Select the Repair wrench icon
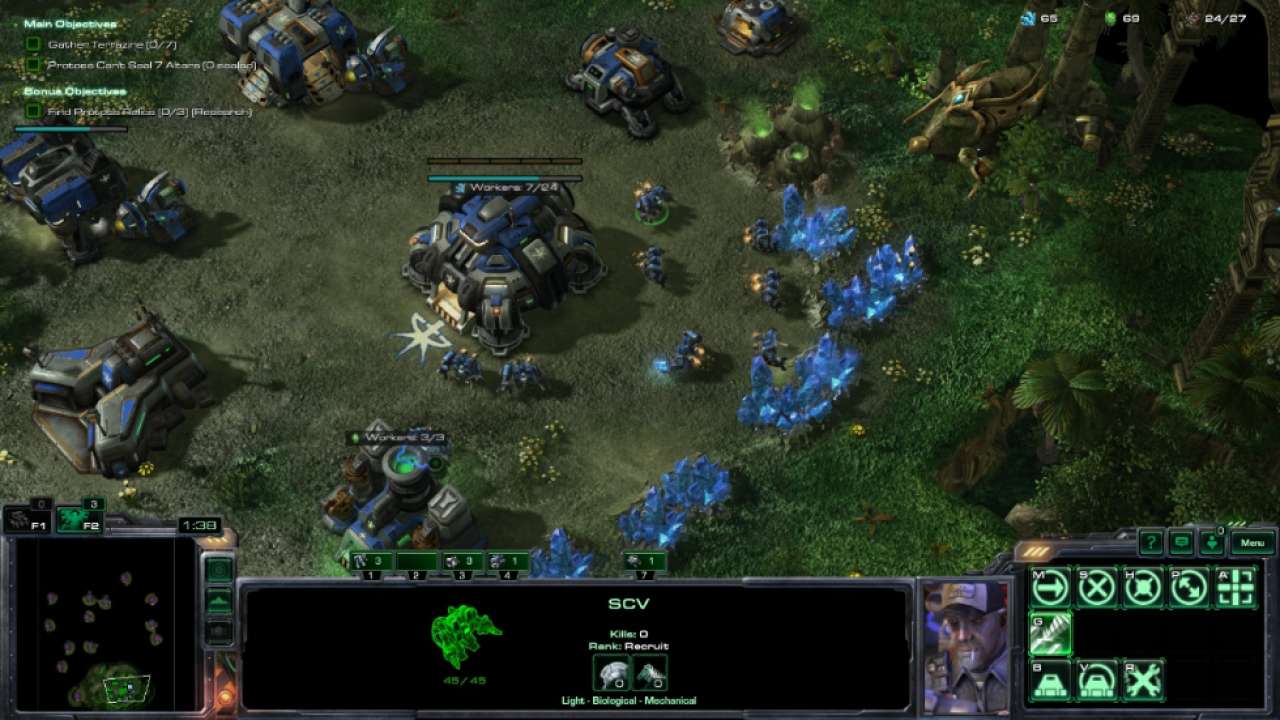 (1143, 680)
